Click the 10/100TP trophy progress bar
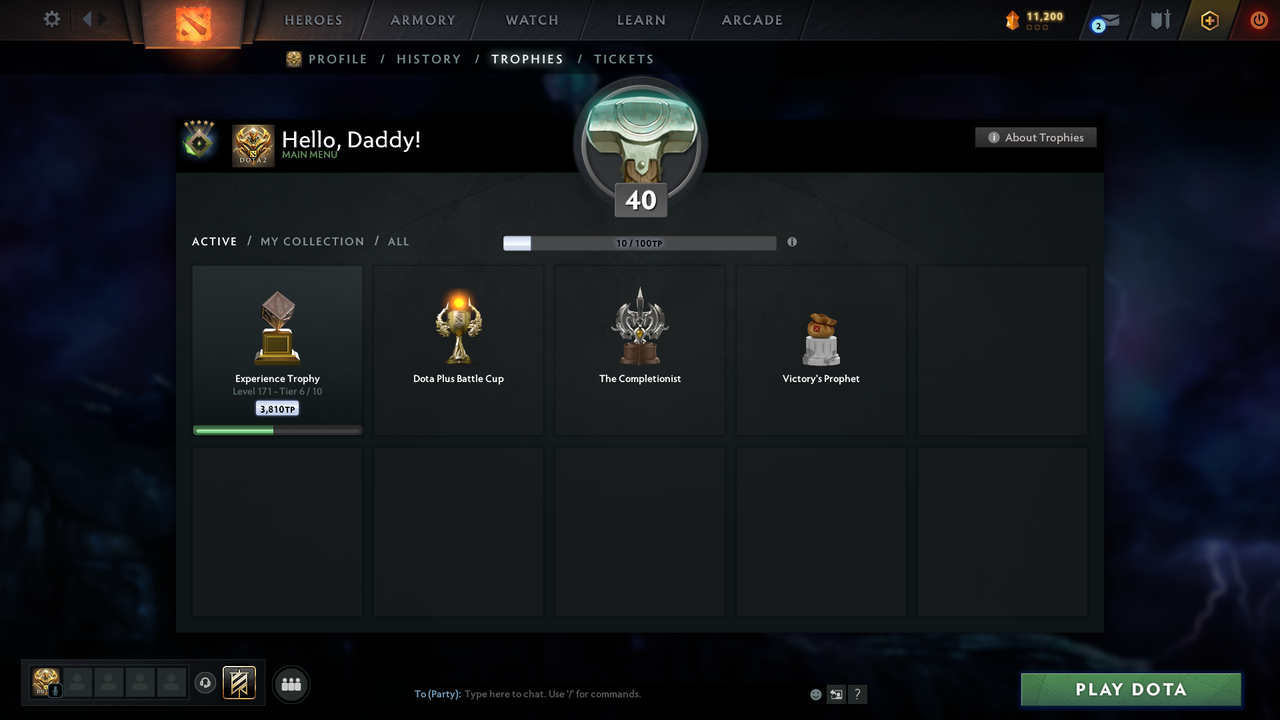The height and width of the screenshot is (720, 1280). click(x=637, y=242)
